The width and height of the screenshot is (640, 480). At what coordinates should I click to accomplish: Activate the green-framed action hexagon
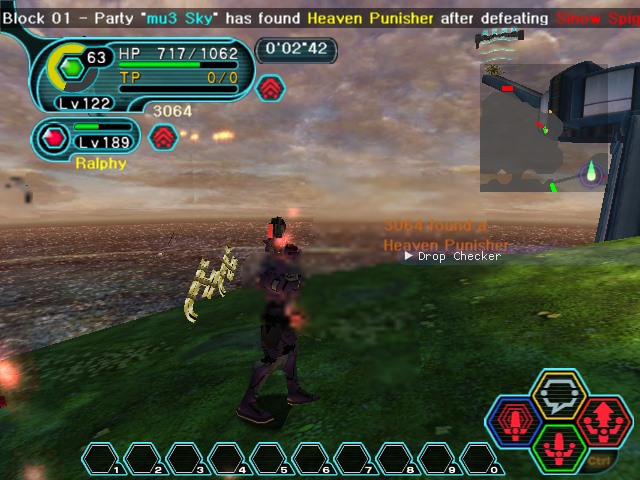click(x=559, y=447)
